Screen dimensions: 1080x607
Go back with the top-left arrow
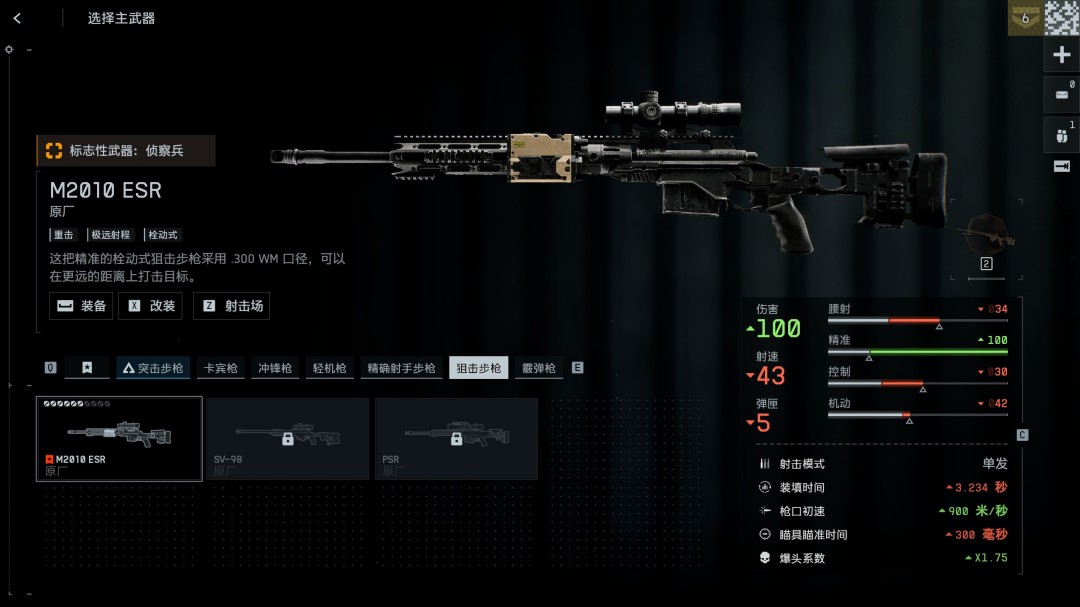tap(17, 18)
